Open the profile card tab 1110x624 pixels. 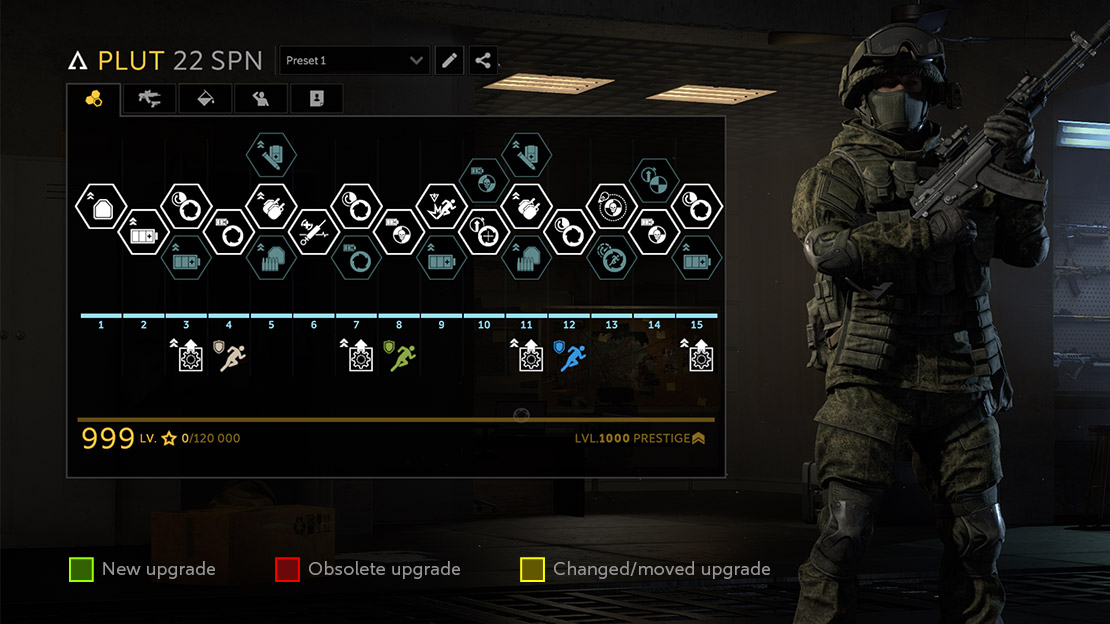tap(316, 98)
